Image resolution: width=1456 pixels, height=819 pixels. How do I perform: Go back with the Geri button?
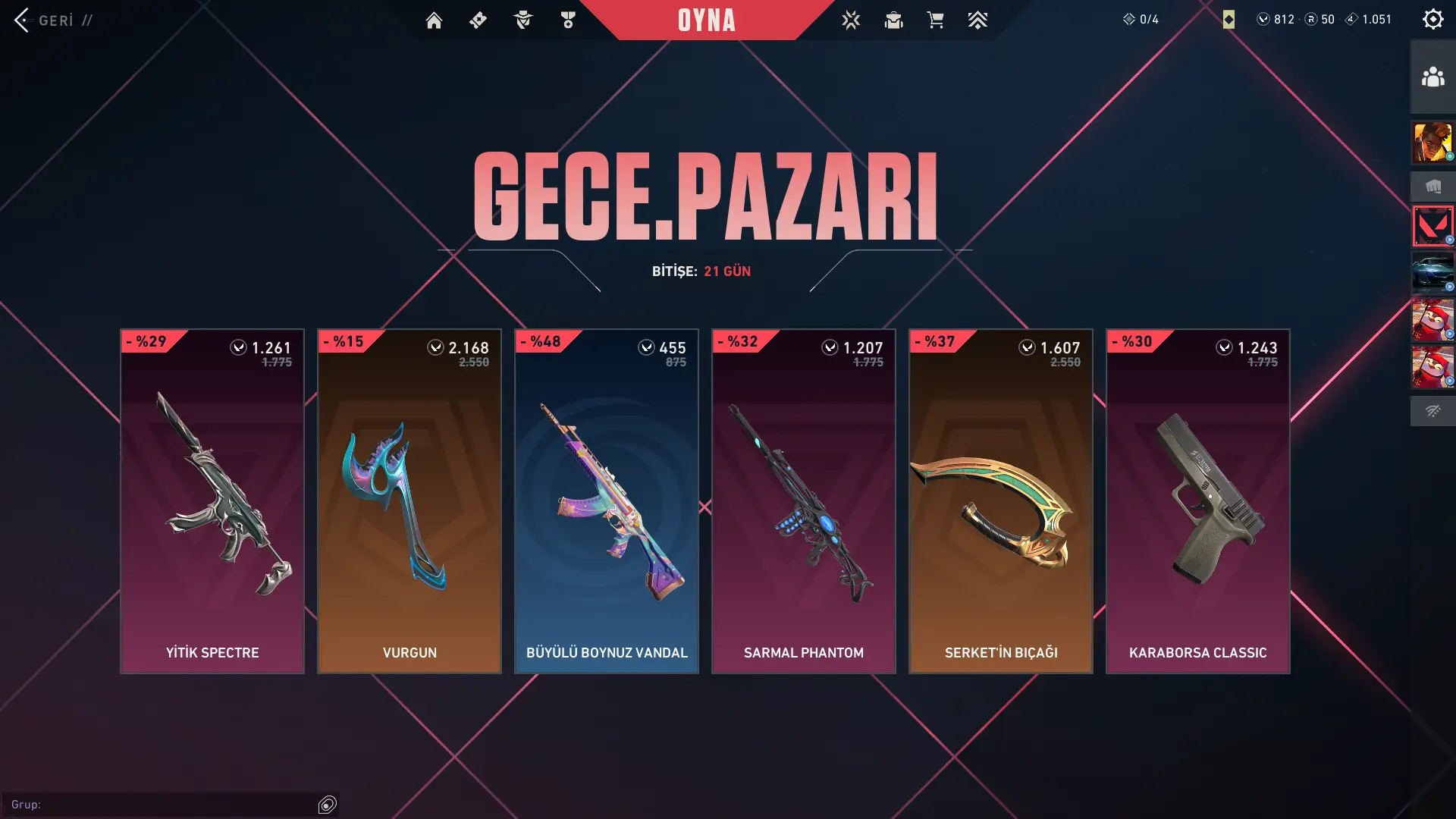45,20
